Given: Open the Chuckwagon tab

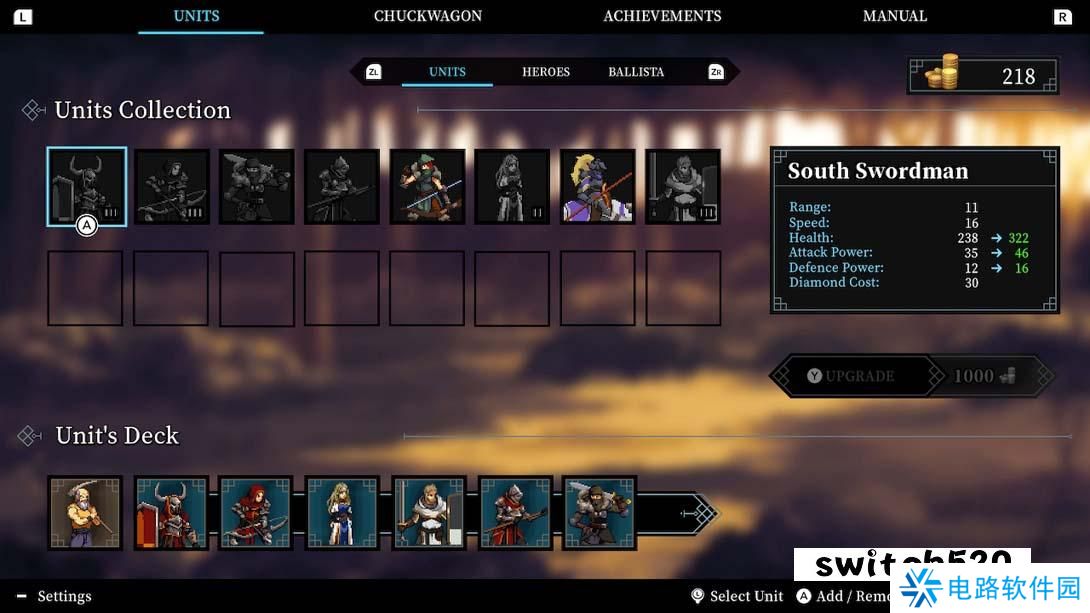Looking at the screenshot, I should (x=428, y=16).
